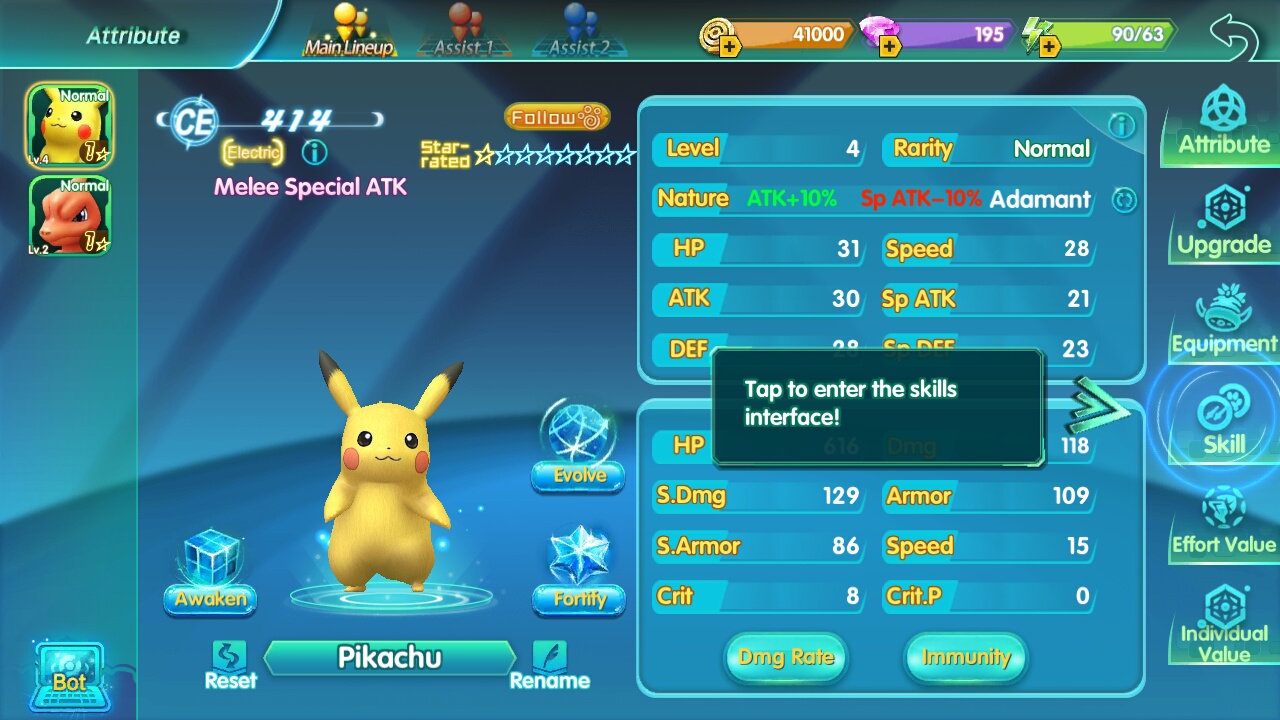Screen dimensions: 1280x720
Task: Select Pikachu's portrait in the lineup list
Action: (70, 126)
